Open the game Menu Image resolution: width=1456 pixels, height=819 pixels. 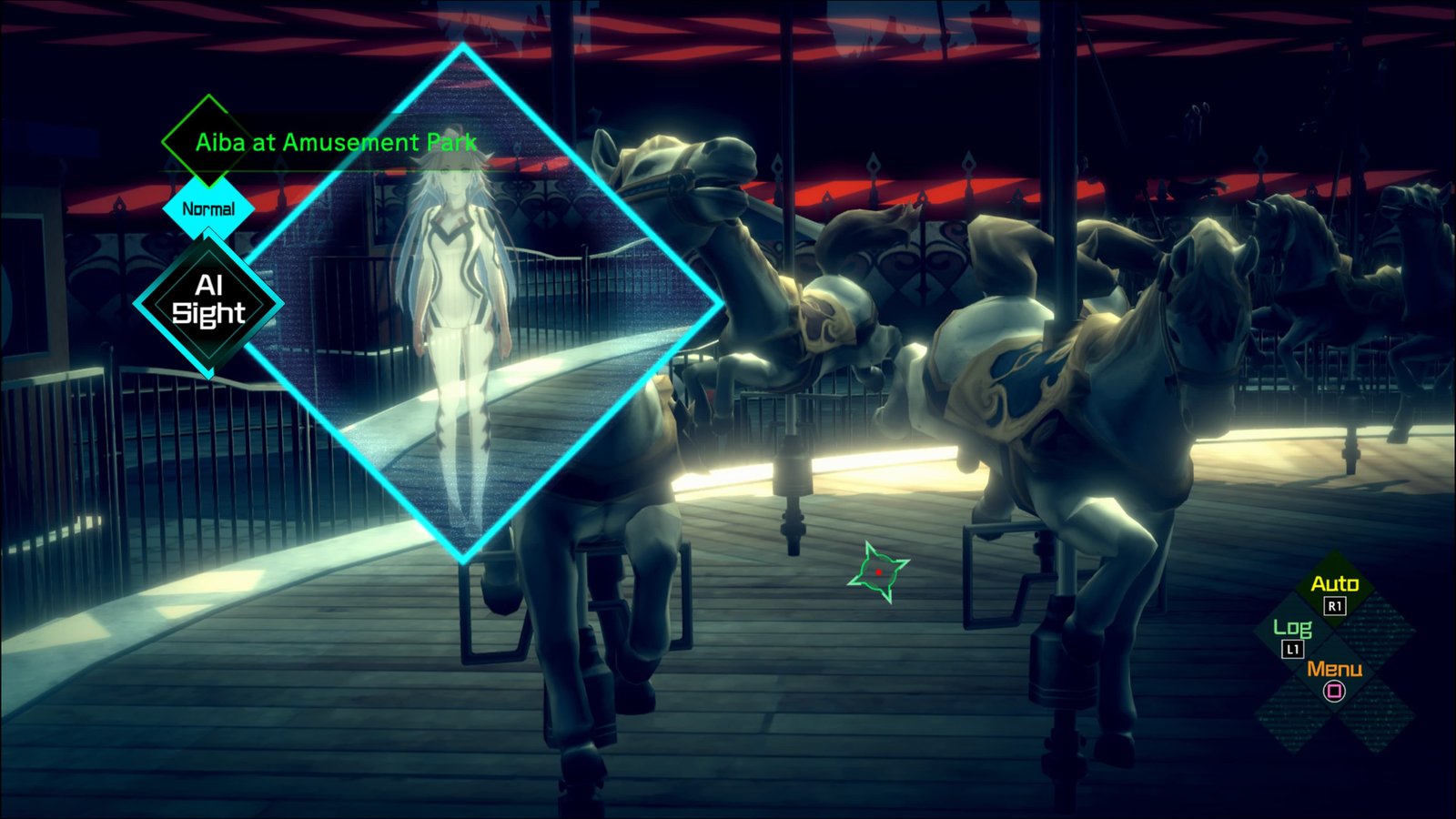click(x=1334, y=677)
